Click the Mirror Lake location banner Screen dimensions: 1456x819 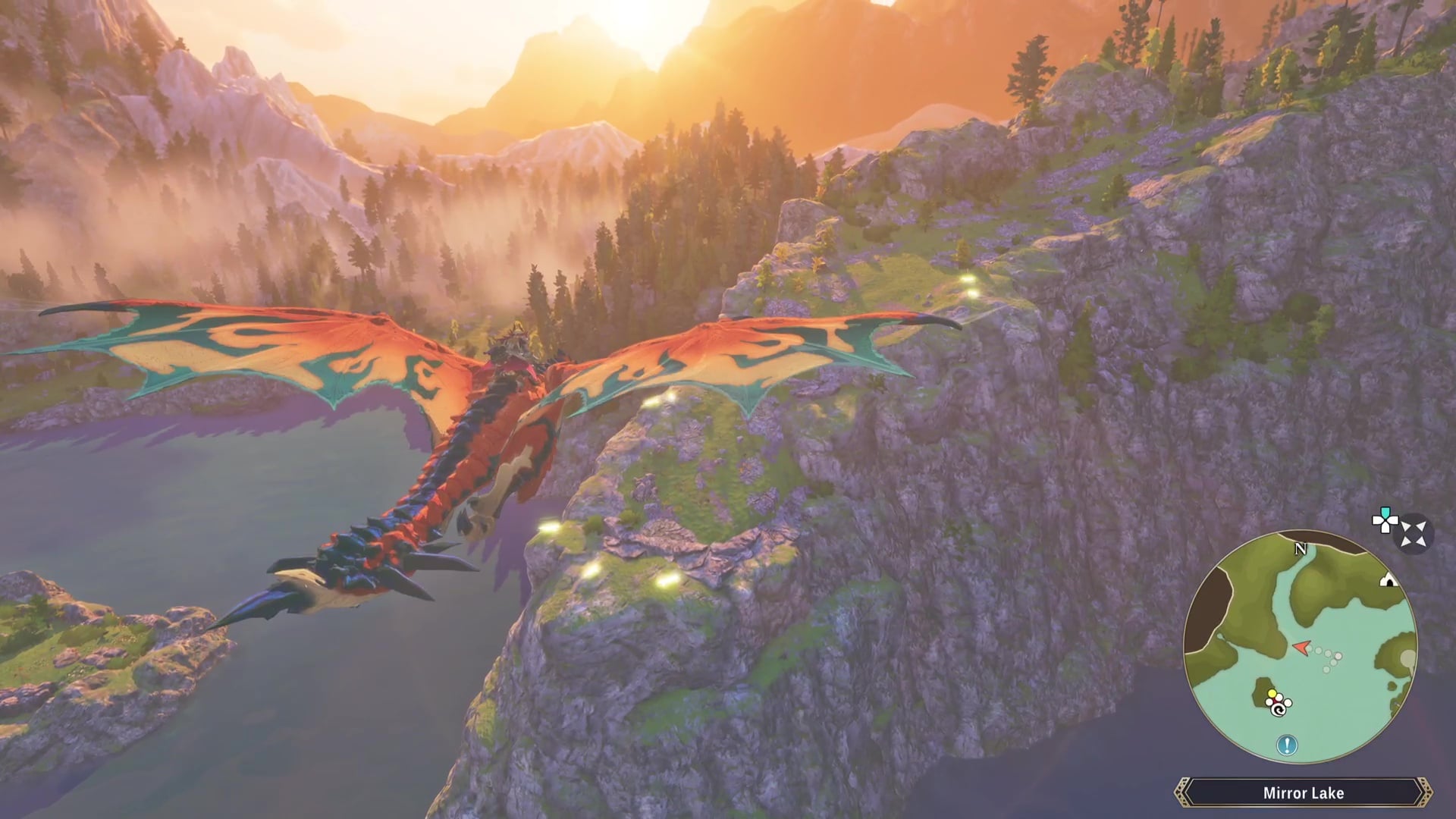pos(1303,793)
